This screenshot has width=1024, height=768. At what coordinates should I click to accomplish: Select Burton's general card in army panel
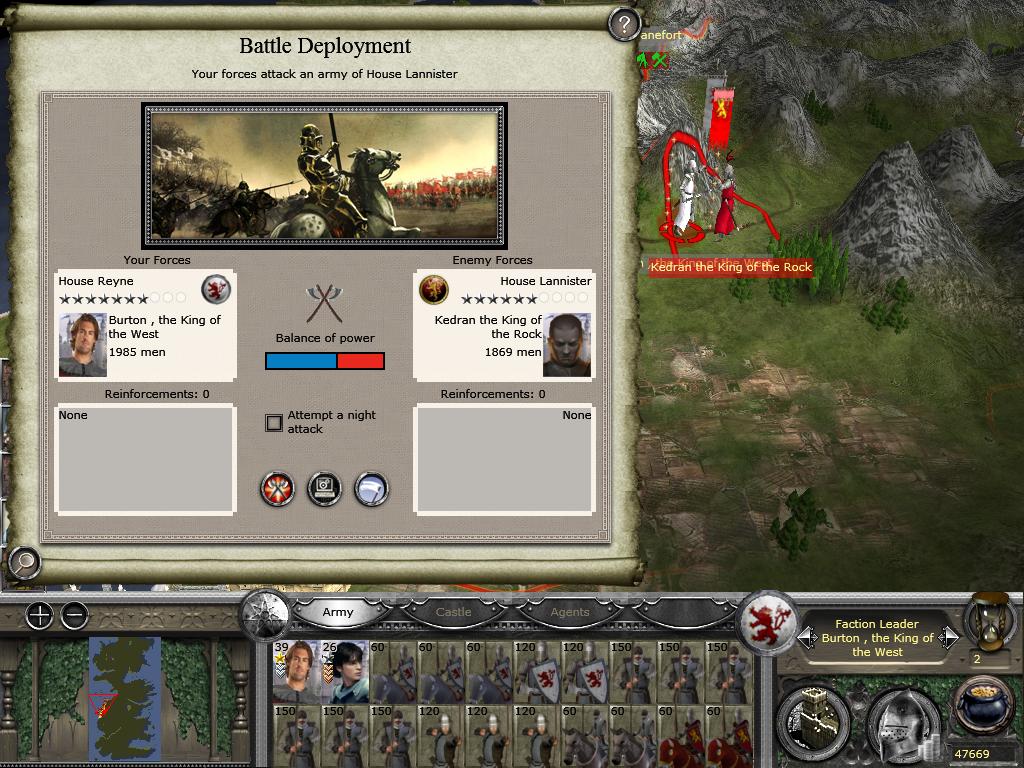click(x=296, y=672)
